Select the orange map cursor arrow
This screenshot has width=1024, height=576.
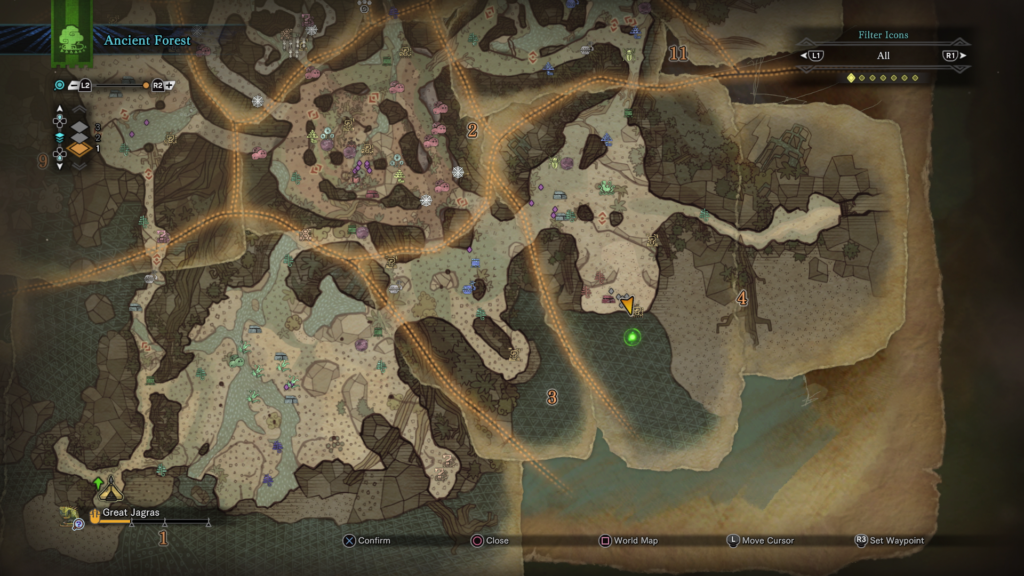(x=627, y=304)
